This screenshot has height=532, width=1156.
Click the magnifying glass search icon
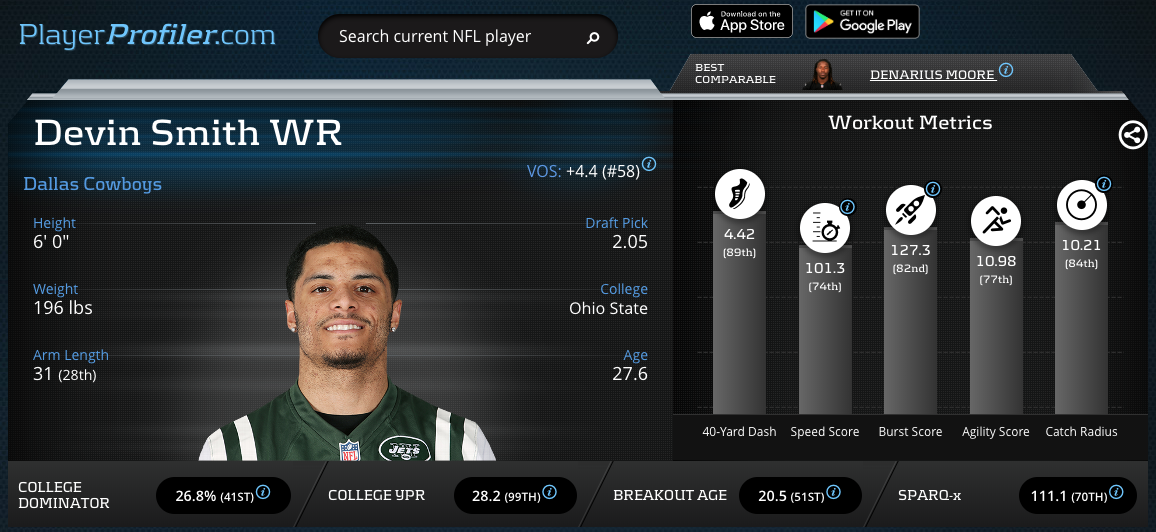tap(593, 38)
